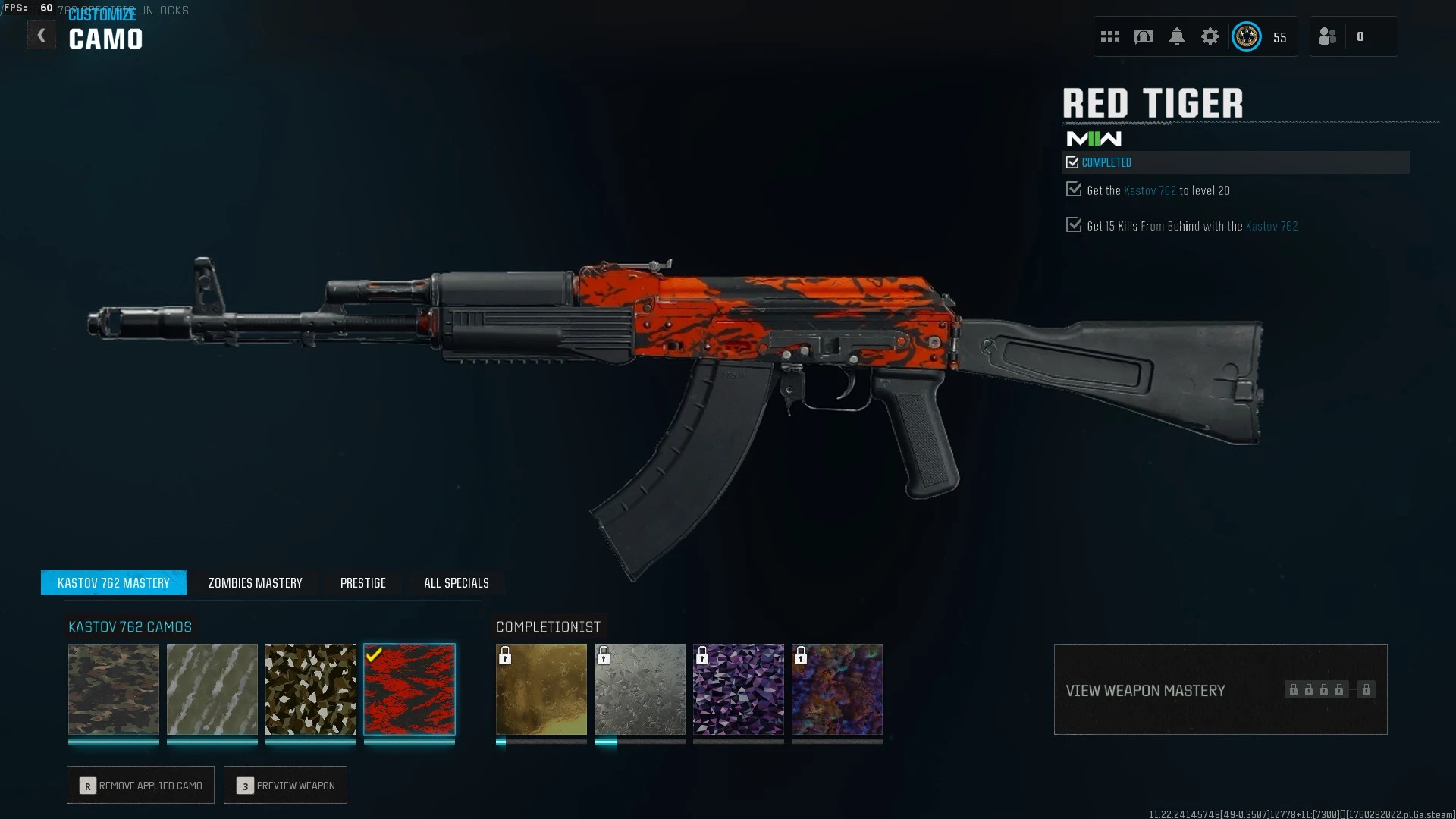
Task: Show the All Specials tab
Action: coord(456,582)
